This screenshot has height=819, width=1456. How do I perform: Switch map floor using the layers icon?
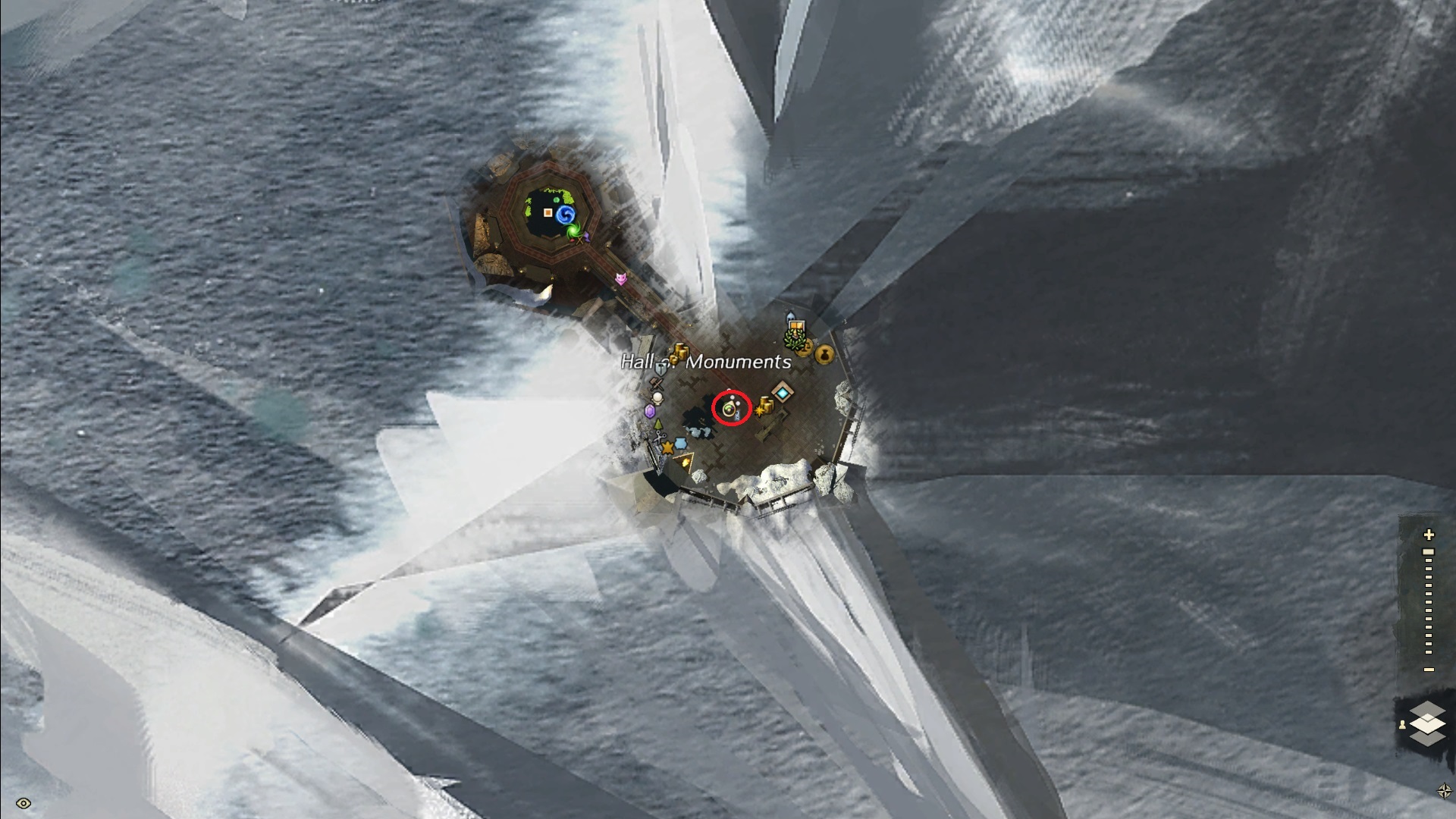[1428, 723]
